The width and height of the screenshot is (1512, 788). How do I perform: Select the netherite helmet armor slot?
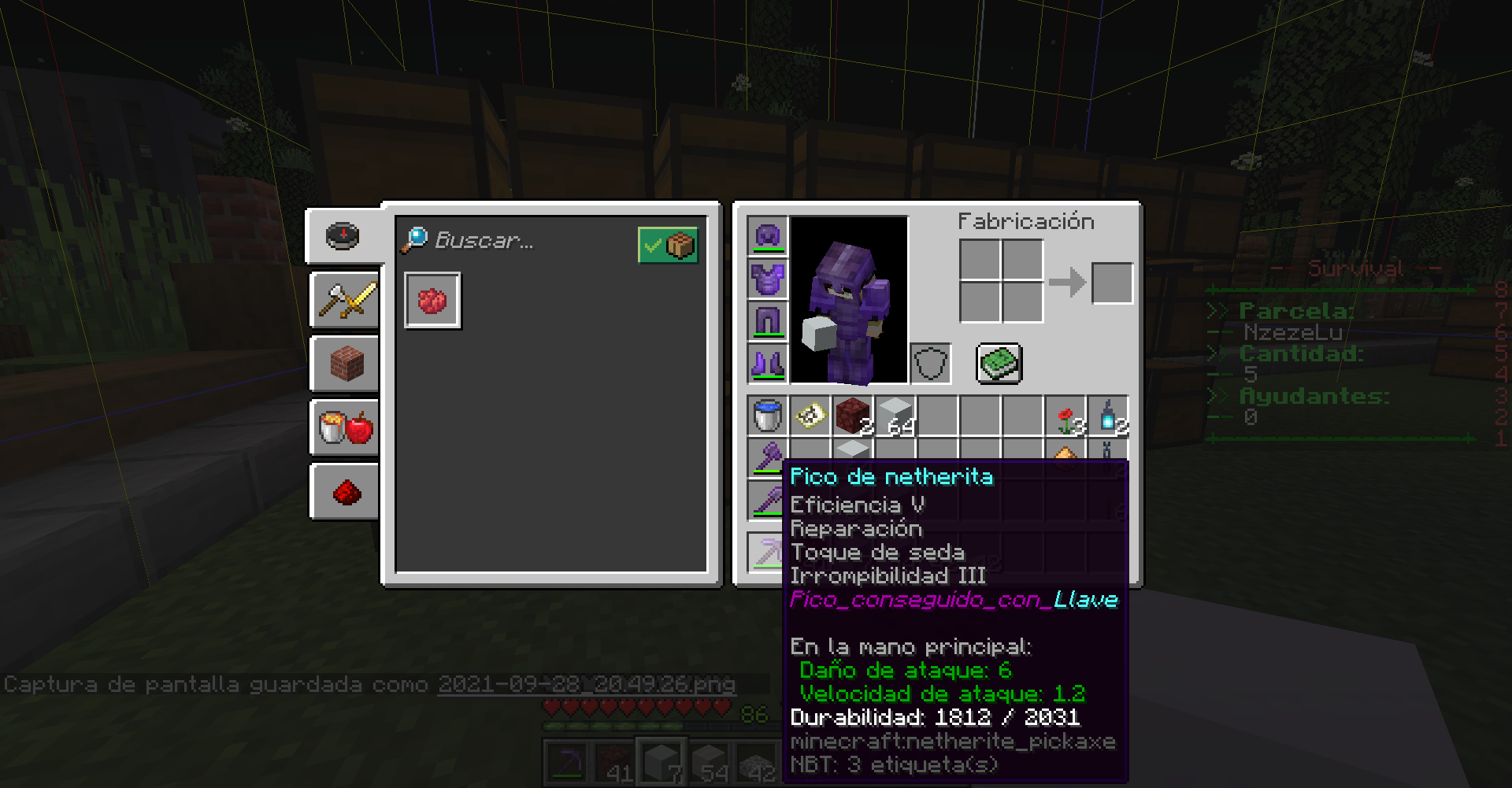click(768, 235)
